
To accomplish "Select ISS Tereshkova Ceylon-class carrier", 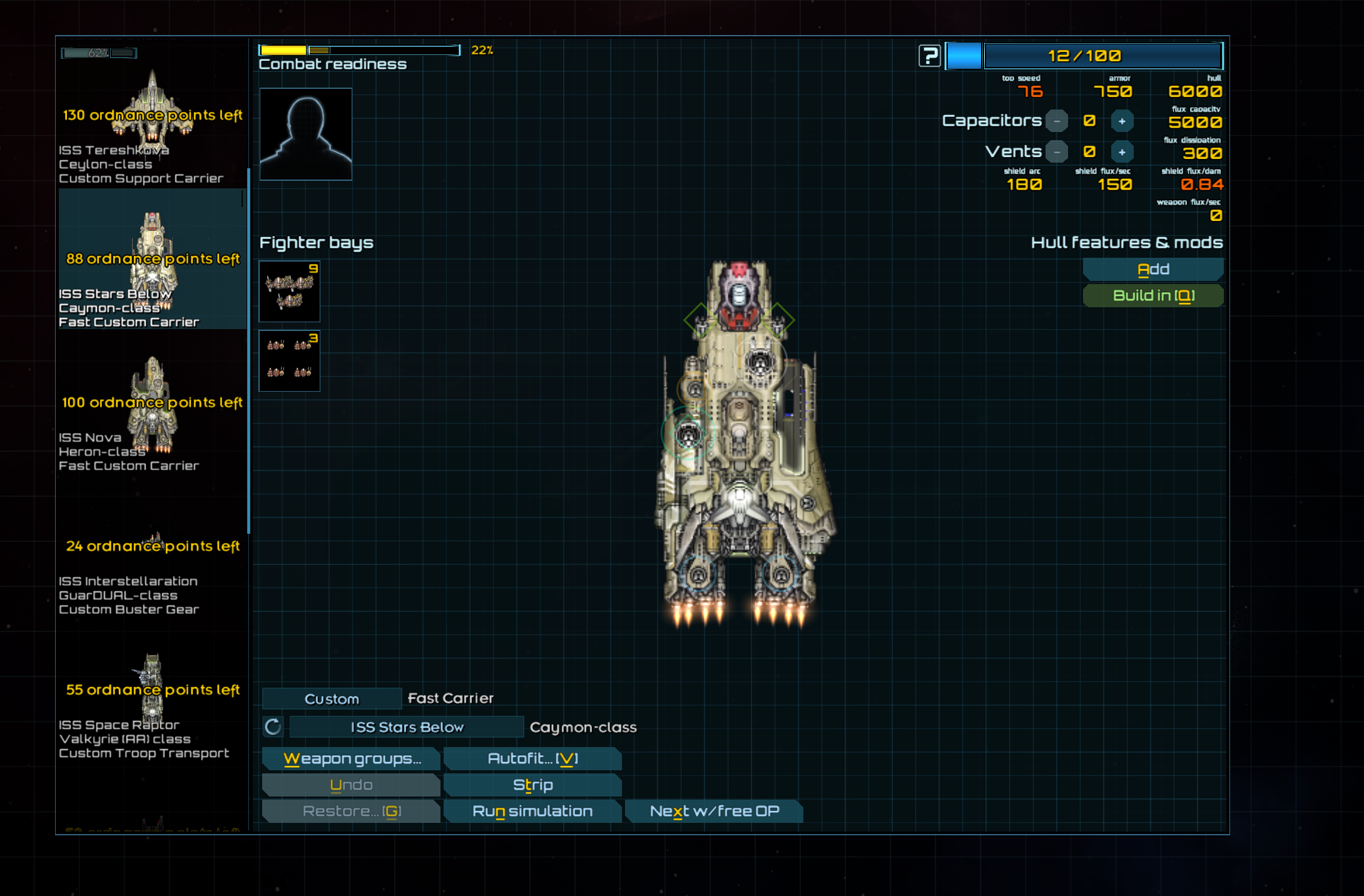I will [152, 125].
